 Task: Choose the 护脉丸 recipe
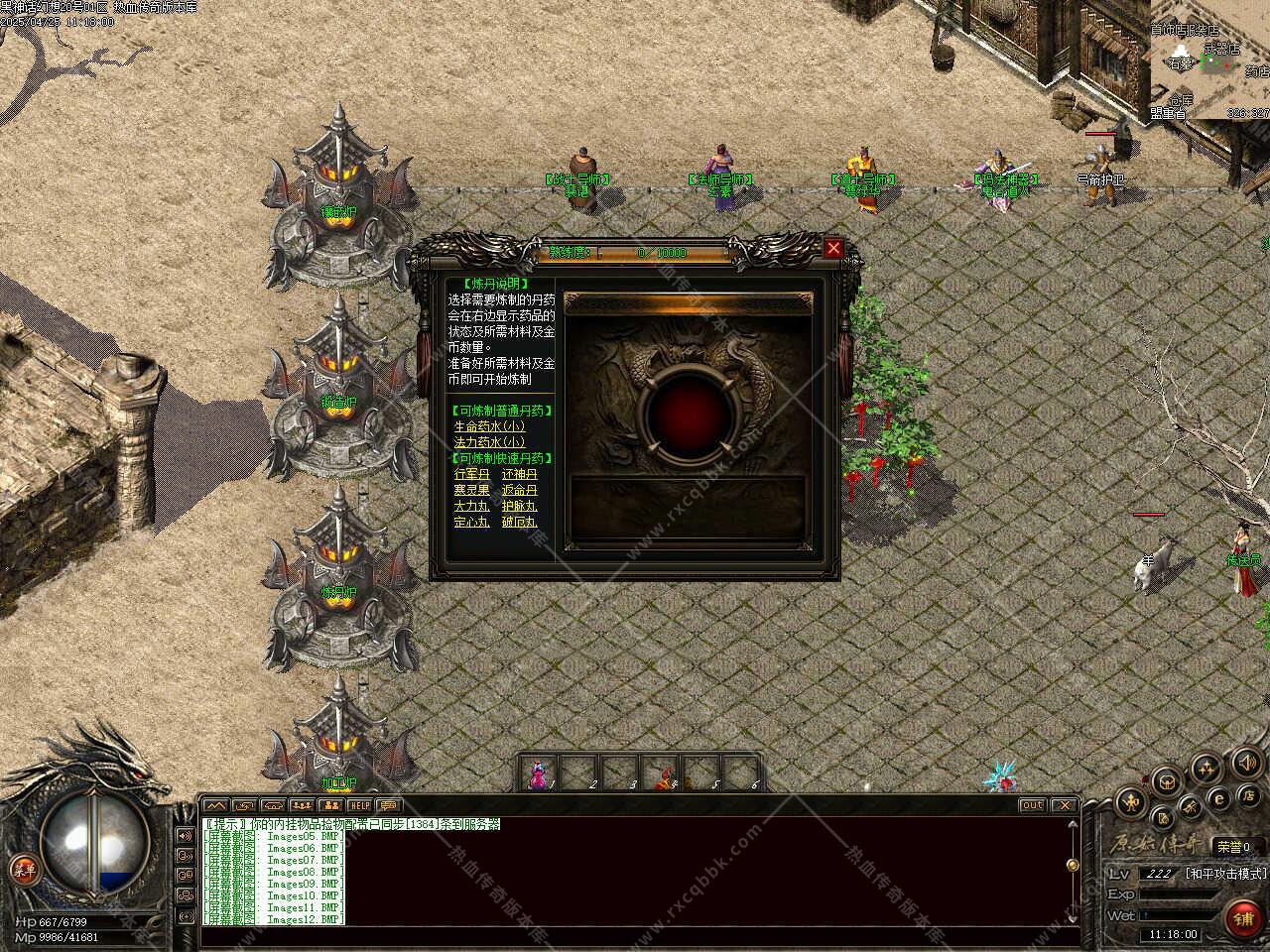click(519, 506)
